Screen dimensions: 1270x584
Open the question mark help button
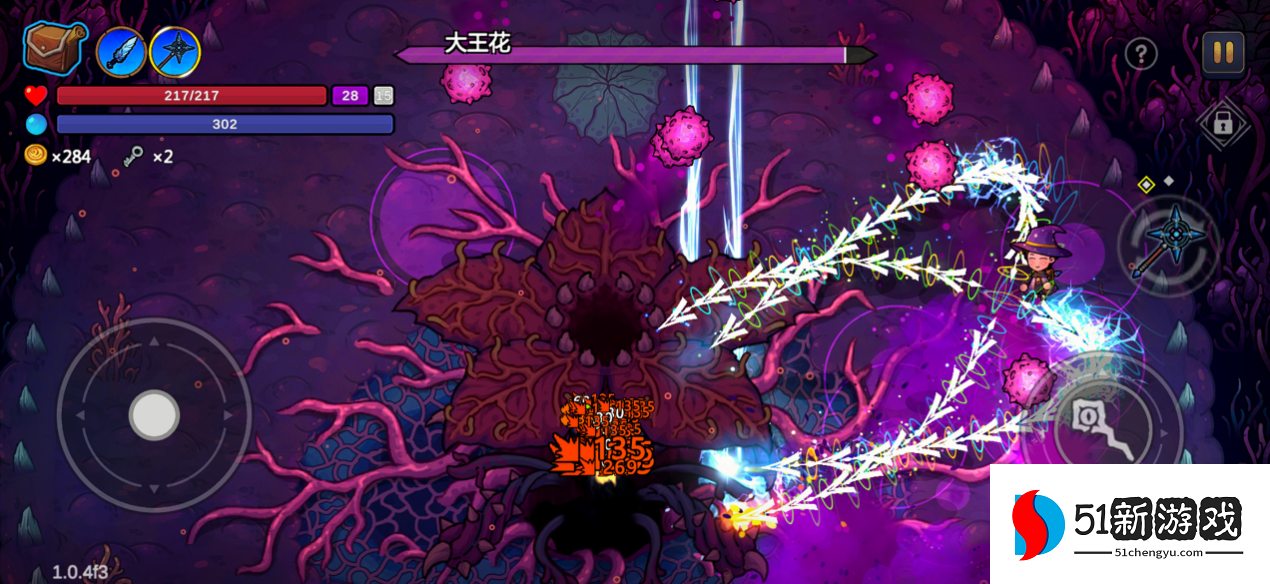[1141, 54]
